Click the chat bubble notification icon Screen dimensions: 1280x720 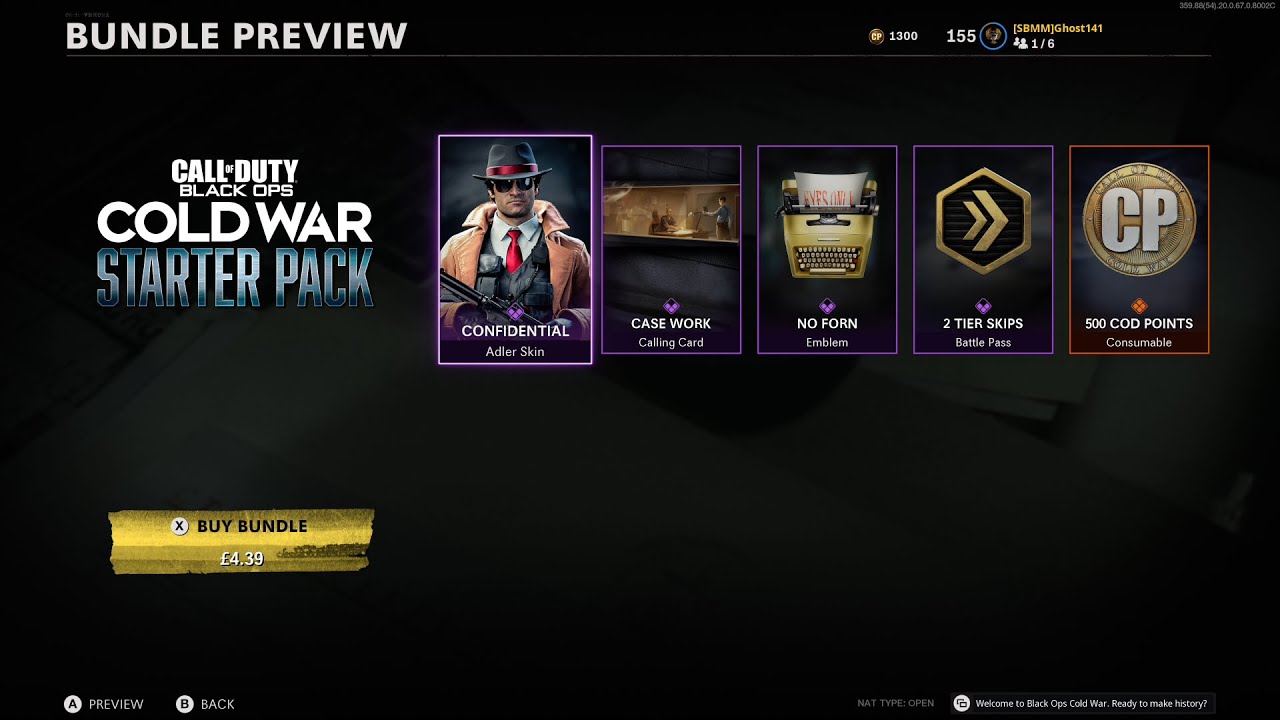click(961, 704)
